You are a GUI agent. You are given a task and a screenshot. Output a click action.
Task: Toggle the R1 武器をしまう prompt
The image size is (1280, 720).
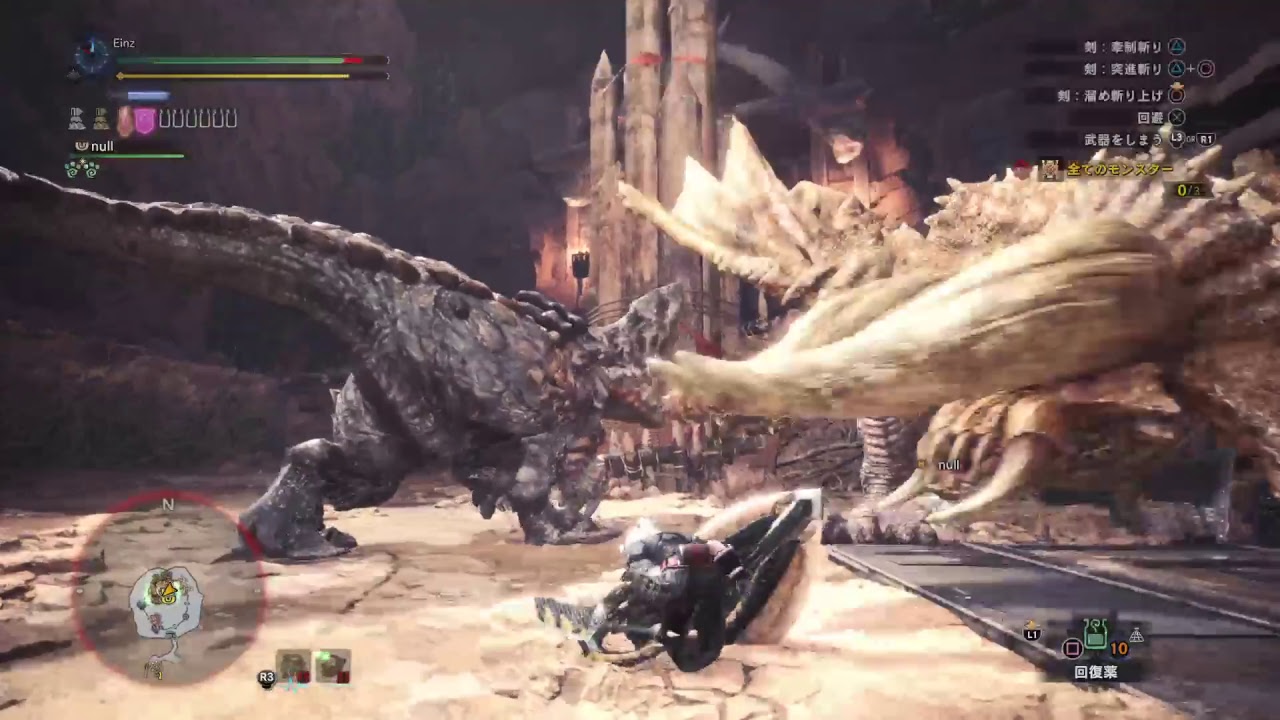(x=1206, y=139)
